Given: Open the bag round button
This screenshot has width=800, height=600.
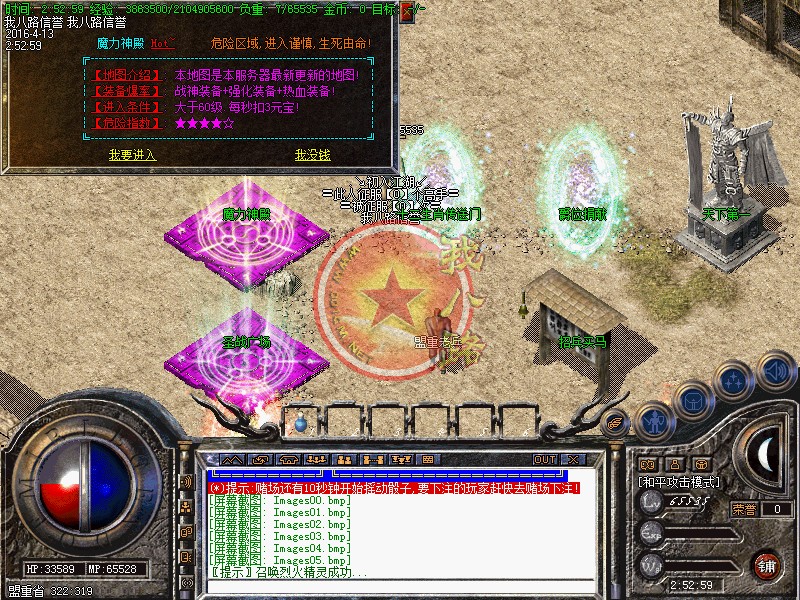Looking at the screenshot, I should (693, 400).
